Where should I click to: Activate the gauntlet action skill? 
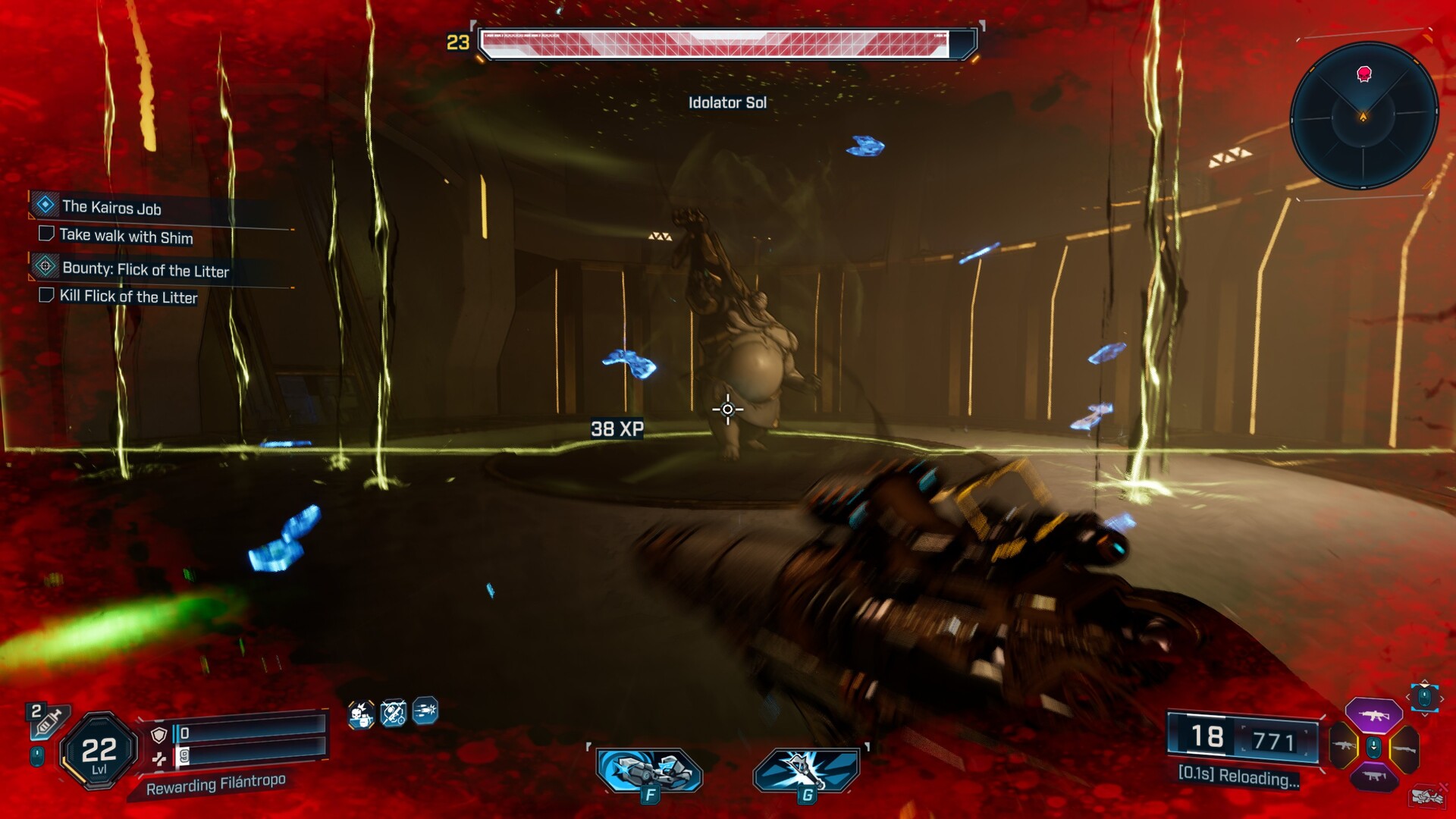[649, 771]
